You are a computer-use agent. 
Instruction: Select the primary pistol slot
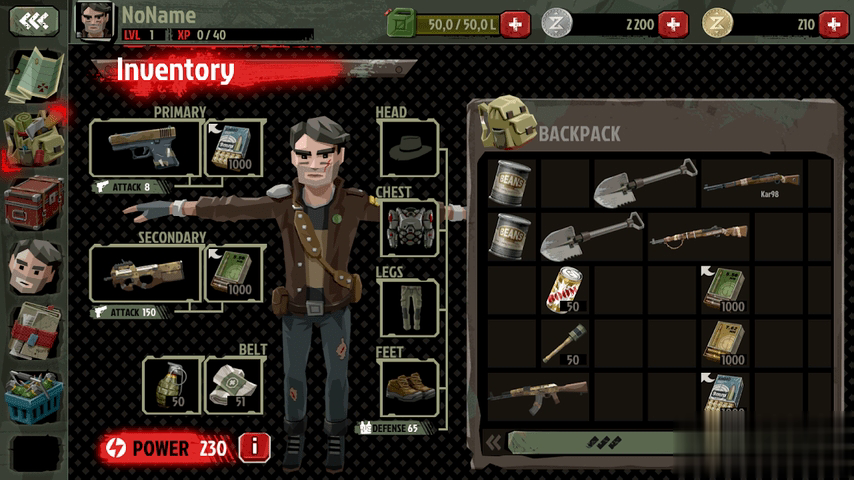coord(146,147)
